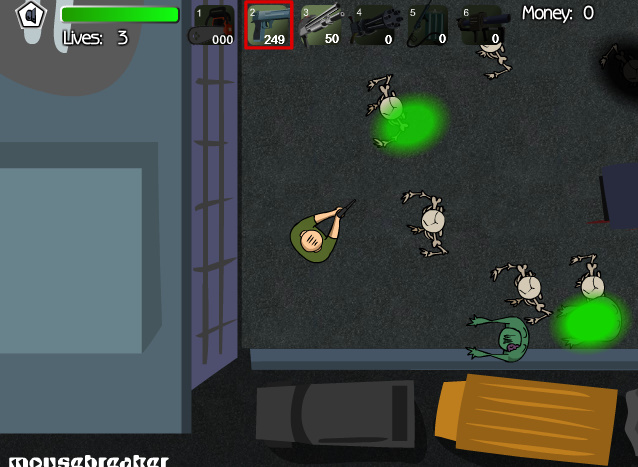Select the explosives in weapon slot 5
The image size is (638, 467).
[x=428, y=25]
